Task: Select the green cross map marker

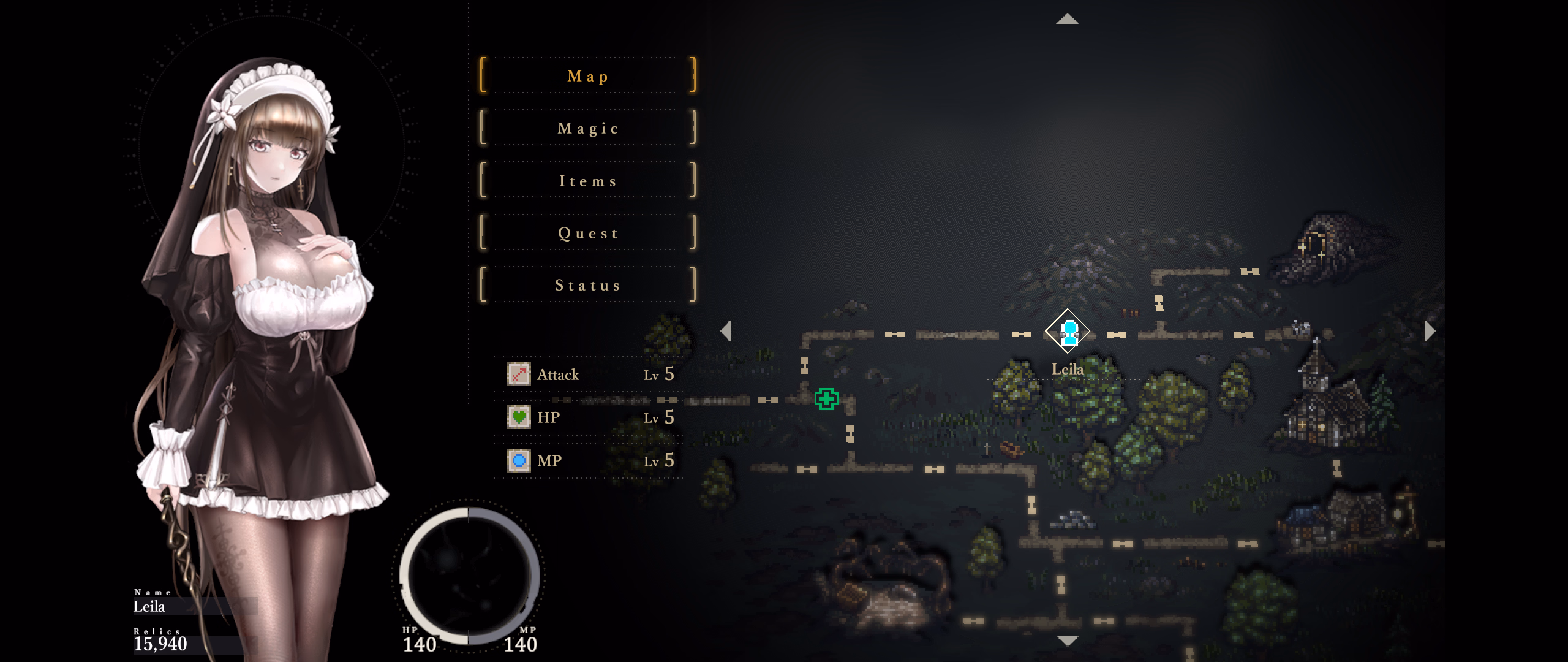Action: coord(826,399)
